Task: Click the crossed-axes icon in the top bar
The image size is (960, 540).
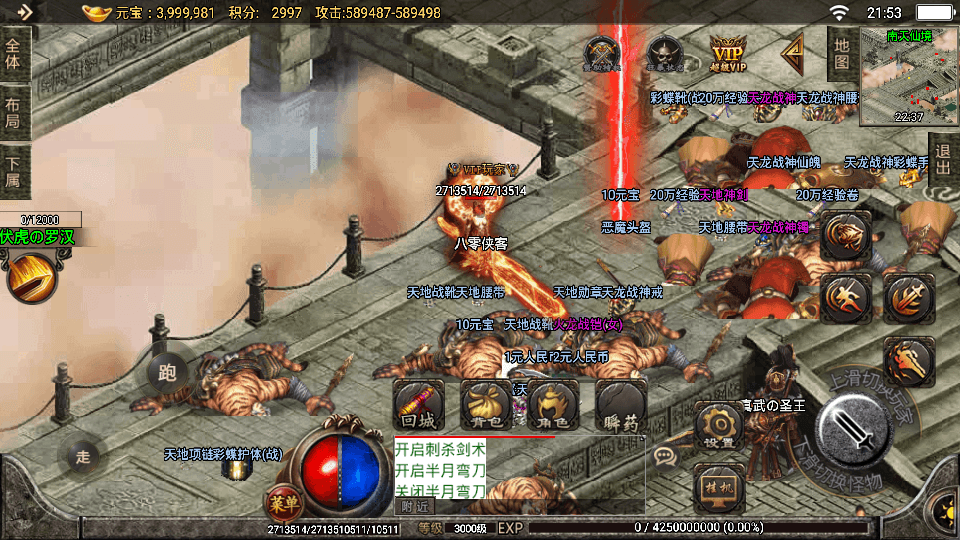Action: (x=601, y=53)
